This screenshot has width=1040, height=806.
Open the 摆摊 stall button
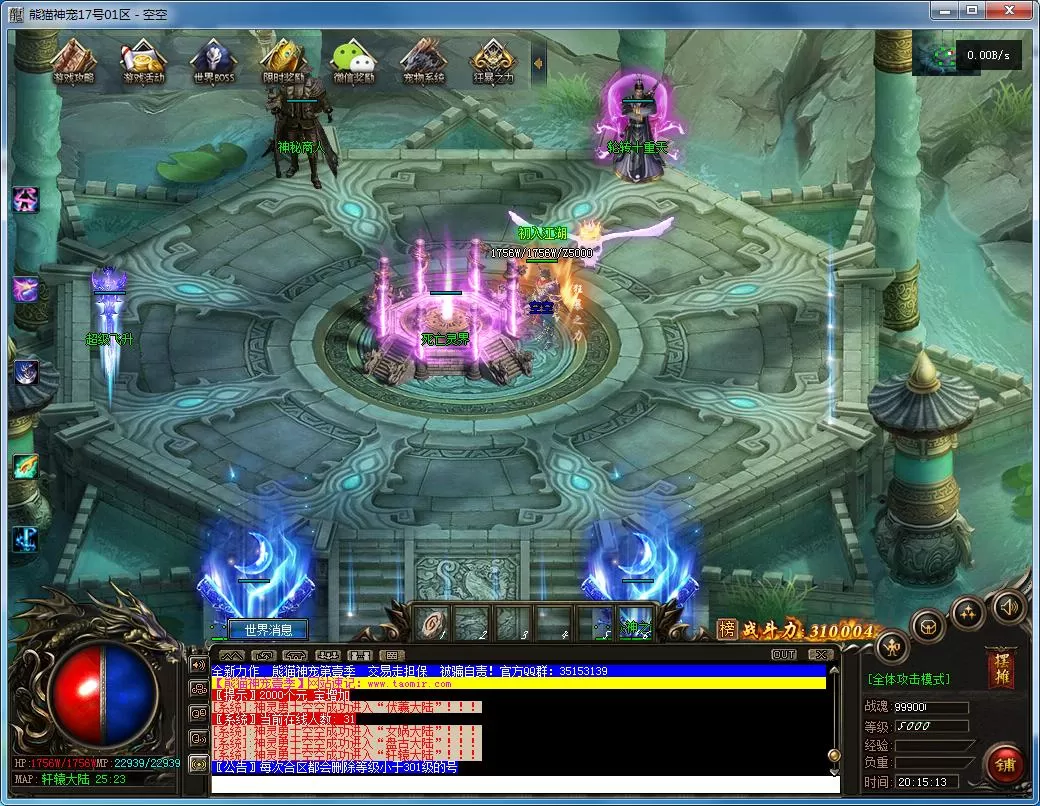[x=999, y=666]
